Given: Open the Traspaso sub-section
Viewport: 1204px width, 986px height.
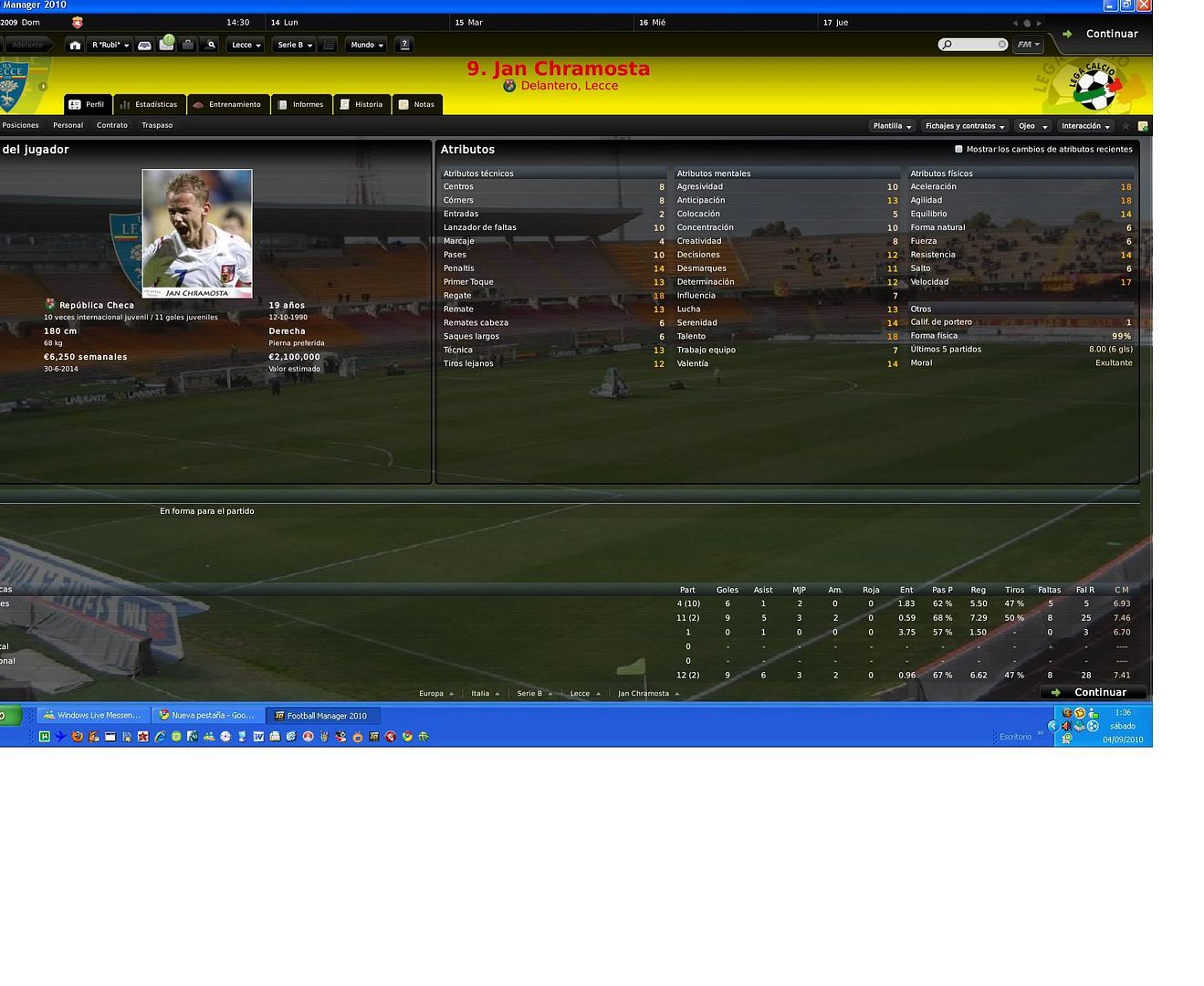Looking at the screenshot, I should click(x=157, y=126).
